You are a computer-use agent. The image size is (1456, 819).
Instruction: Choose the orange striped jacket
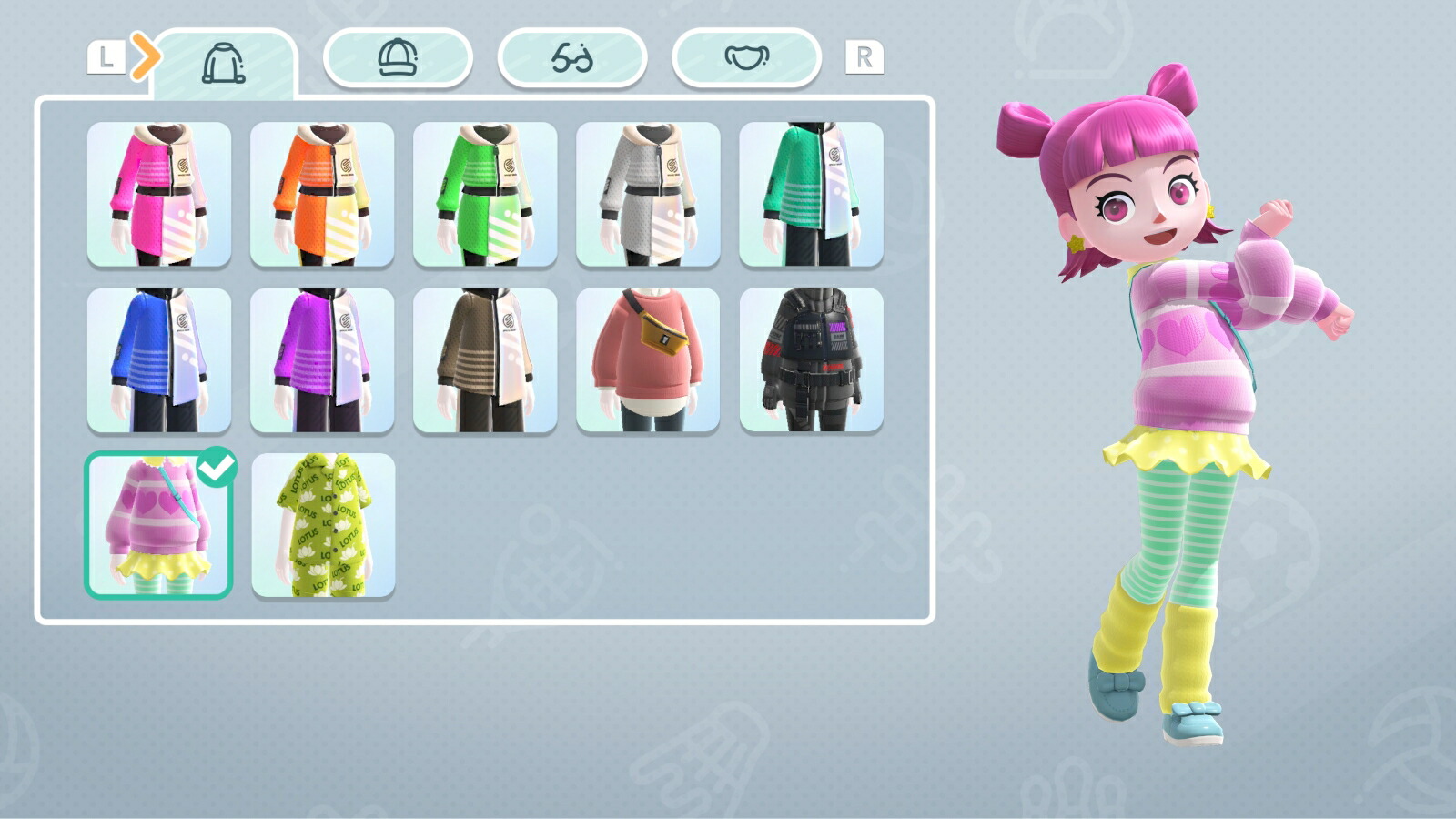click(x=326, y=193)
